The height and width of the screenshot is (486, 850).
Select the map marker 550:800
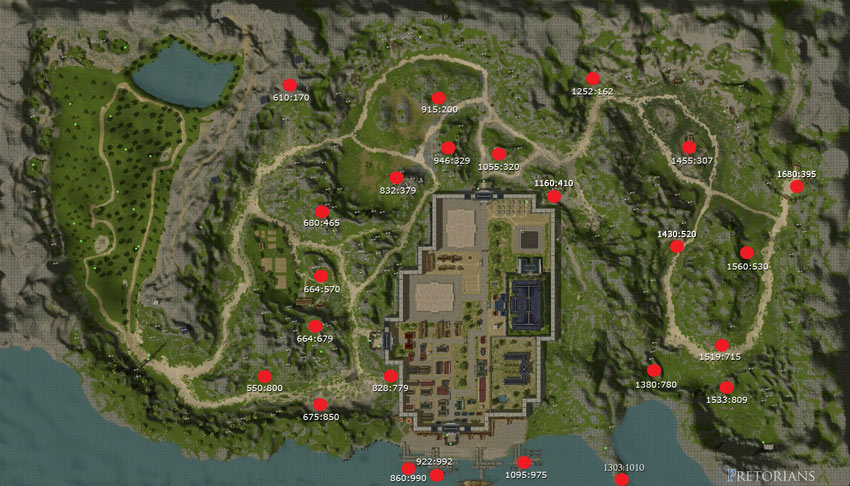[x=265, y=376]
